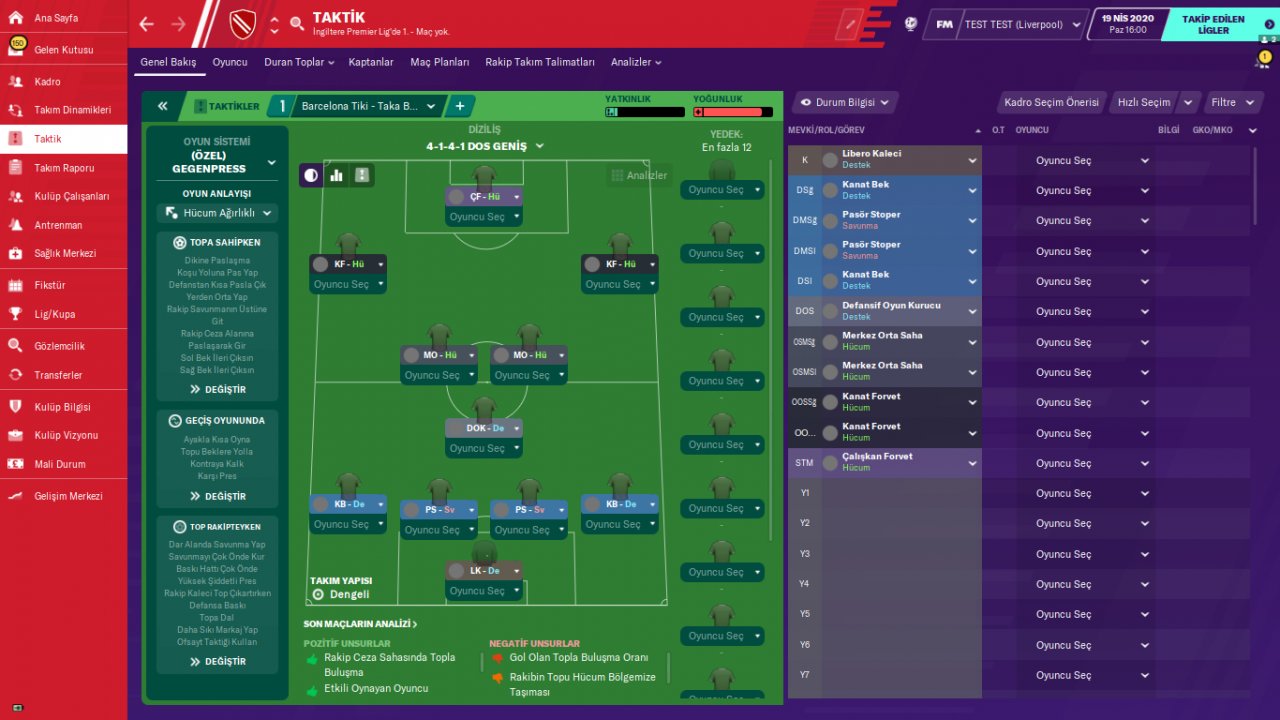
Task: Click Değiştir under Topa Sahipken
Action: pyautogui.click(x=218, y=389)
